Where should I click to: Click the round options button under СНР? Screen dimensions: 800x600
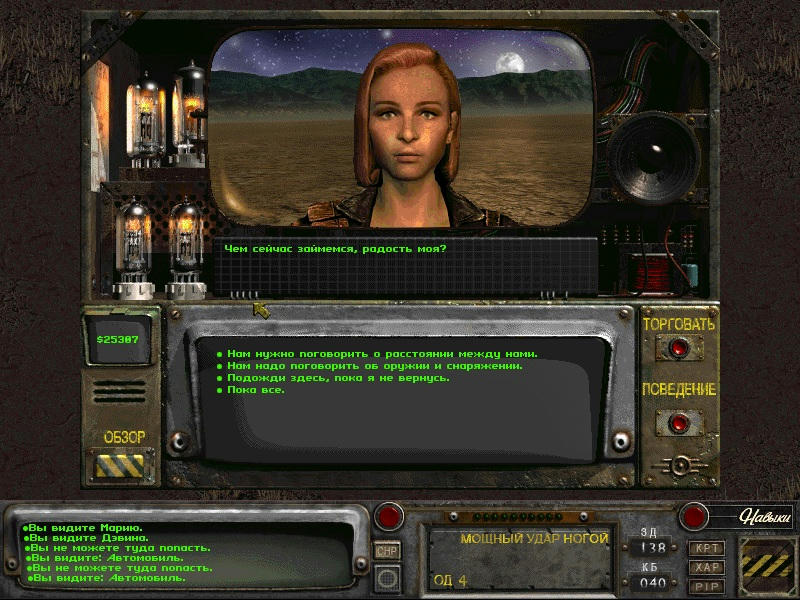pyautogui.click(x=387, y=577)
